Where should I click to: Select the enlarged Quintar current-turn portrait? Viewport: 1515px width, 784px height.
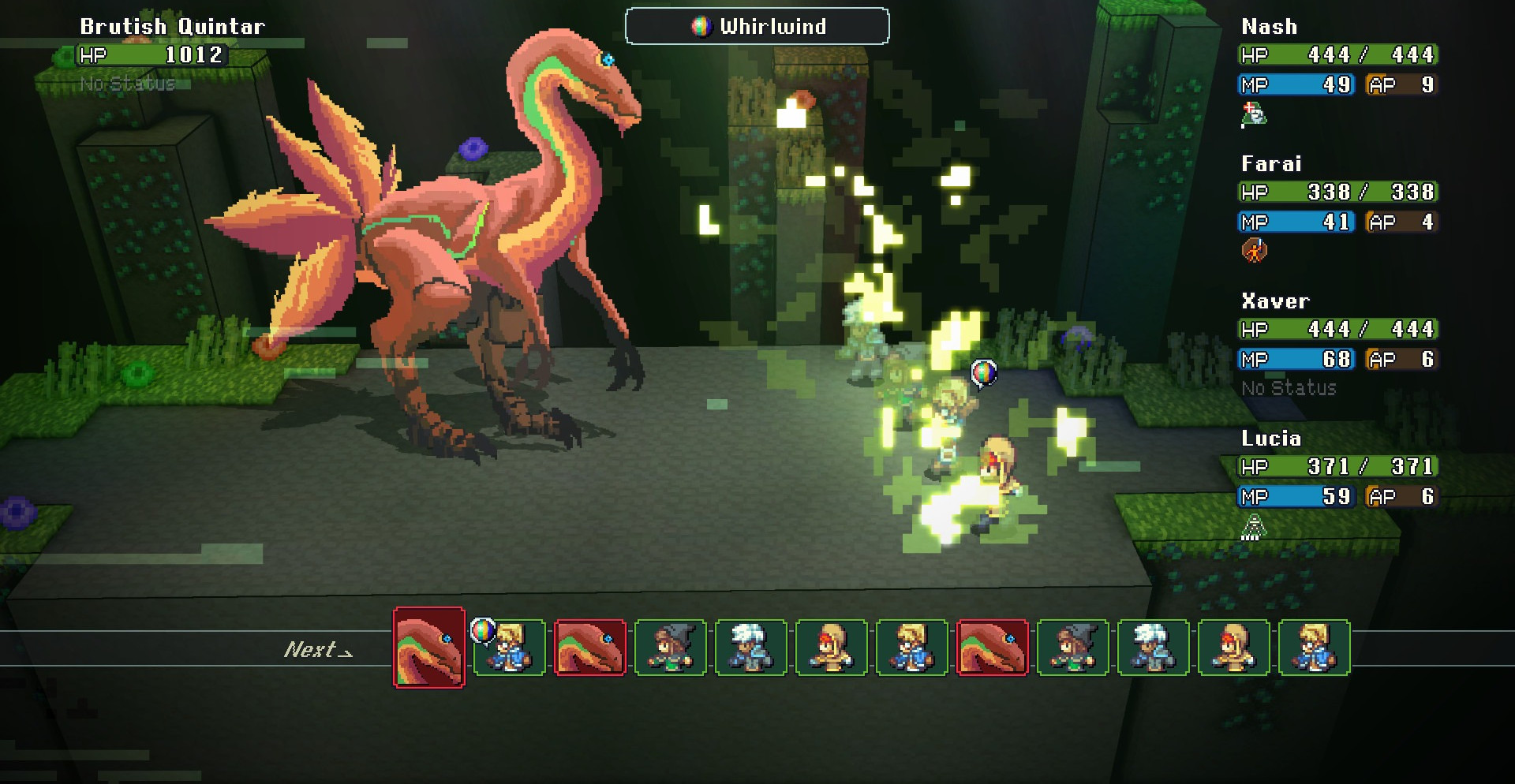tap(429, 648)
